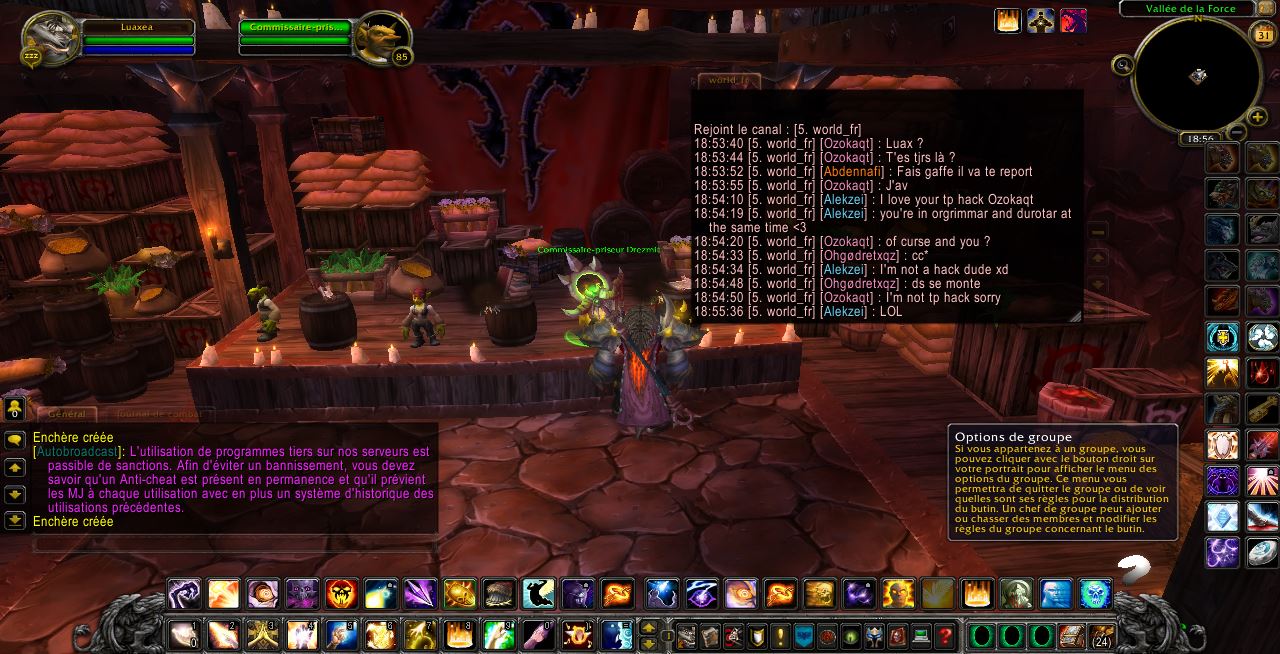Zoom in the minimap with the plus button

[x=1257, y=117]
